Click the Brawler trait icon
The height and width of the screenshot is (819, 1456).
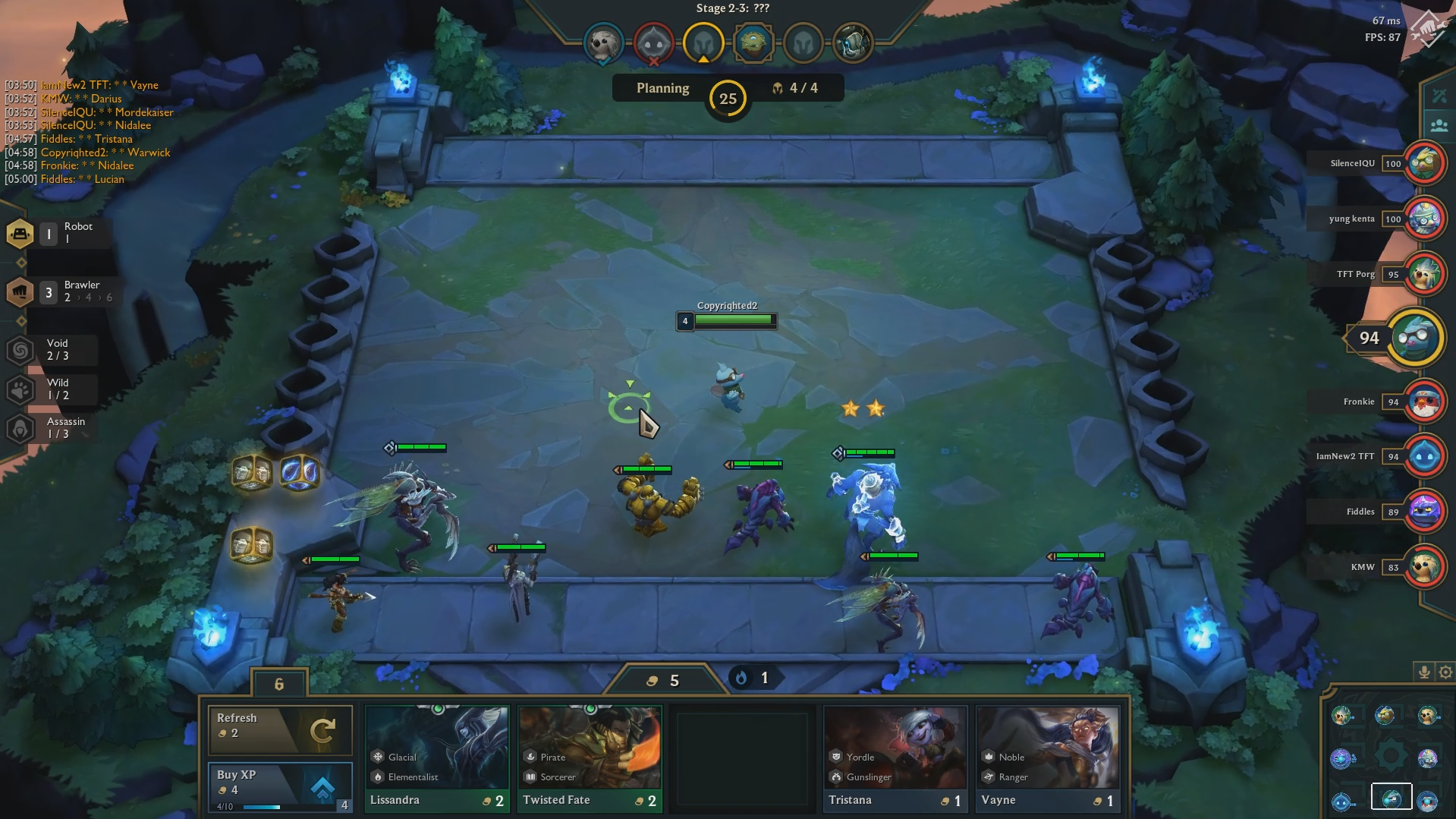coord(20,291)
